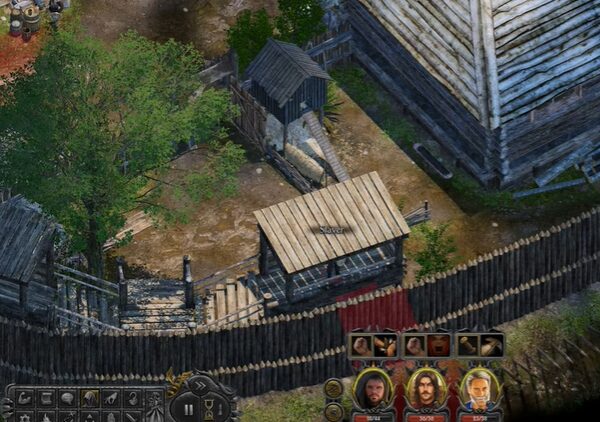Select the speech bubble dialogue icon

tap(67, 398)
